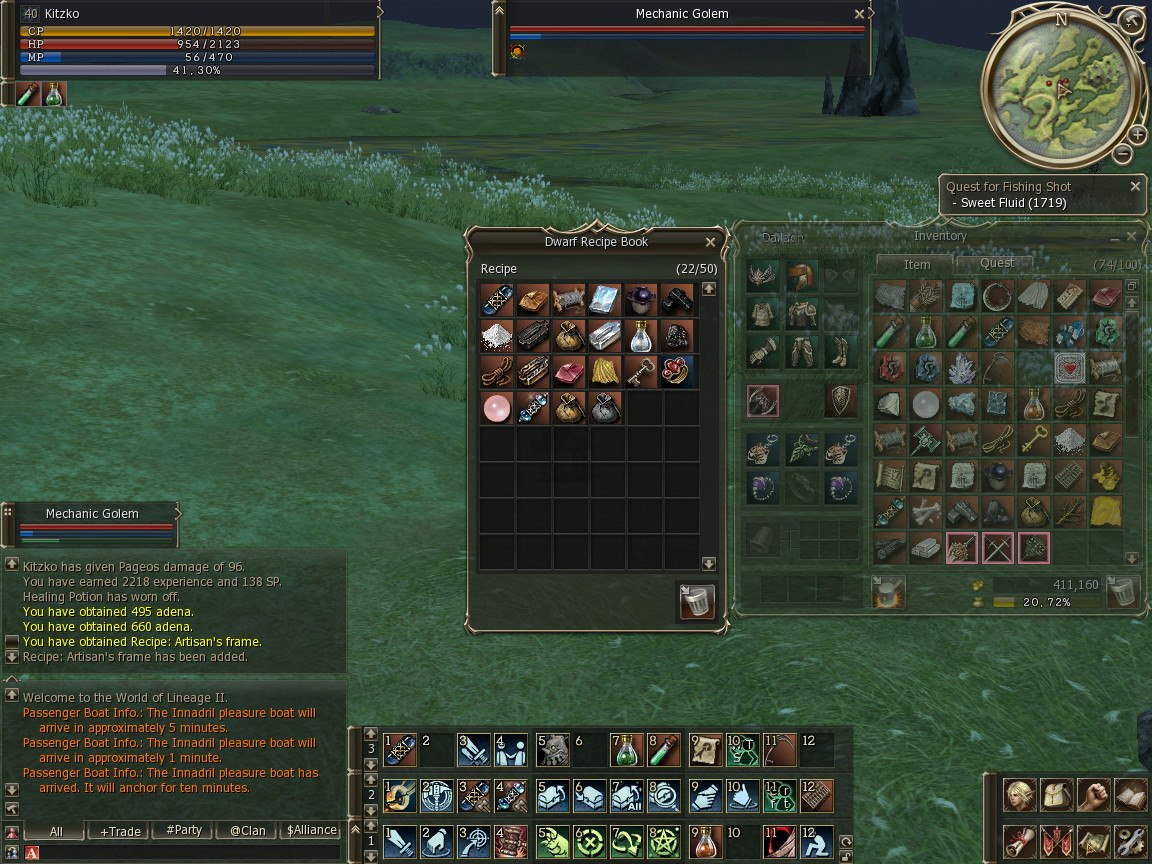Viewport: 1152px width, 864px height.
Task: Zoom in on the minimap
Action: (1138, 135)
